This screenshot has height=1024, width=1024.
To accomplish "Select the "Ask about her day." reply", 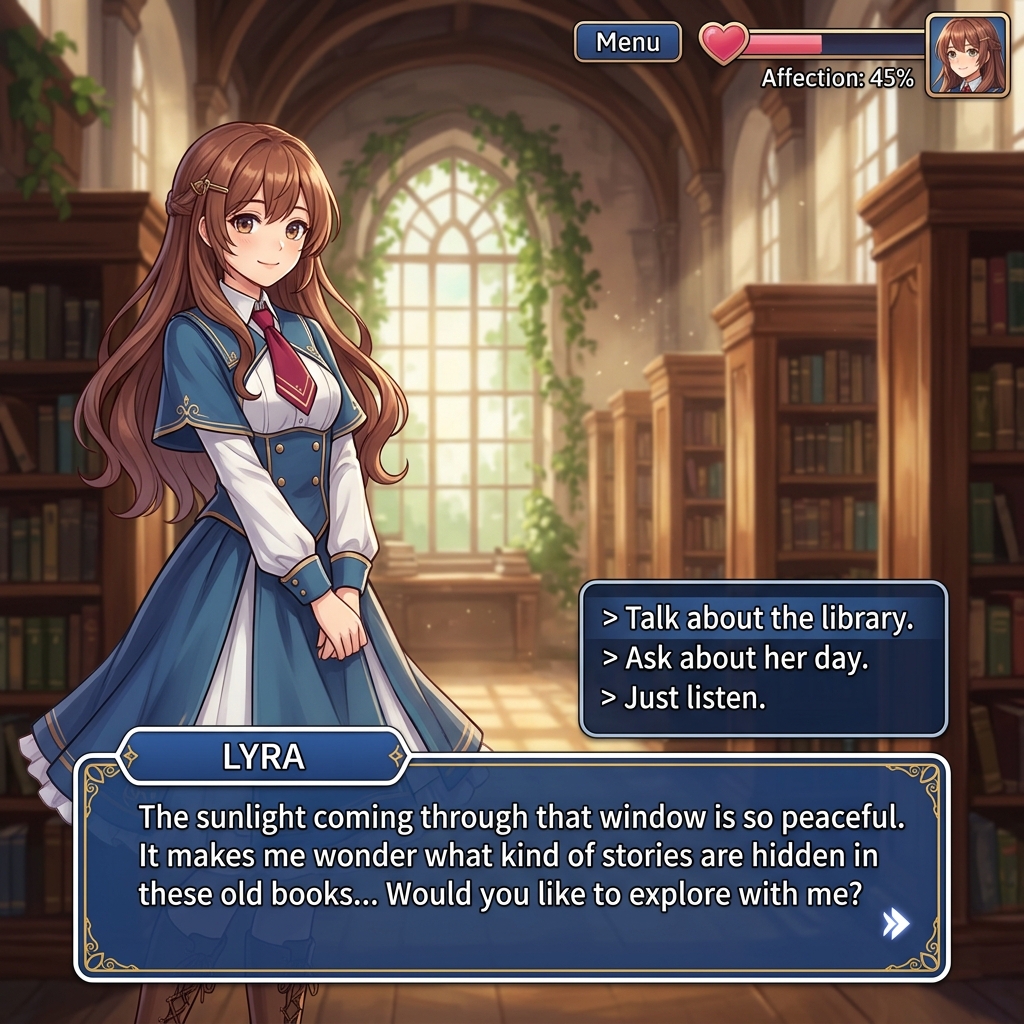I will point(746,658).
